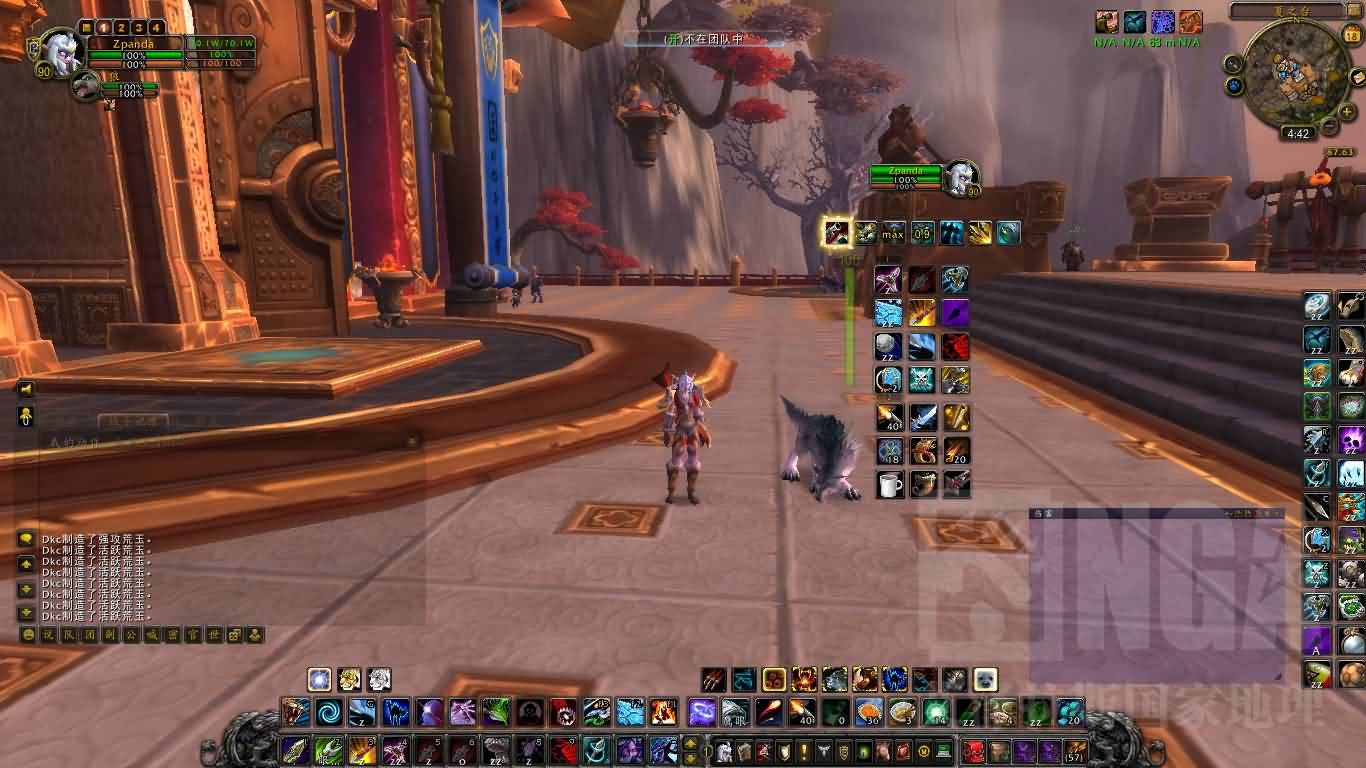Screen dimensions: 1366x768
Task: Click the minimap clock showing 4:42
Action: coord(1298,133)
